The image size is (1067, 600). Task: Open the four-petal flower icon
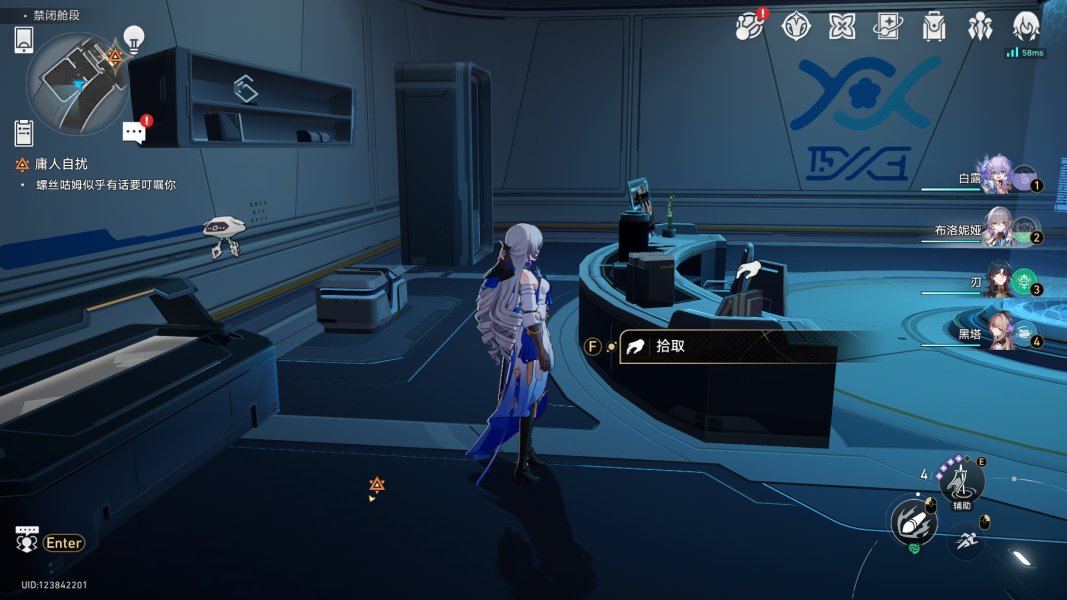842,26
